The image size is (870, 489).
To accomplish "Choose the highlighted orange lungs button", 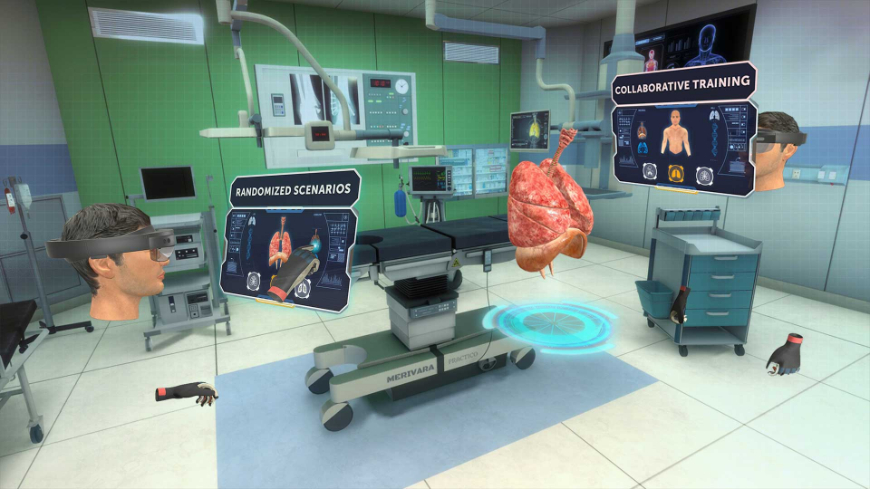I will tap(677, 173).
